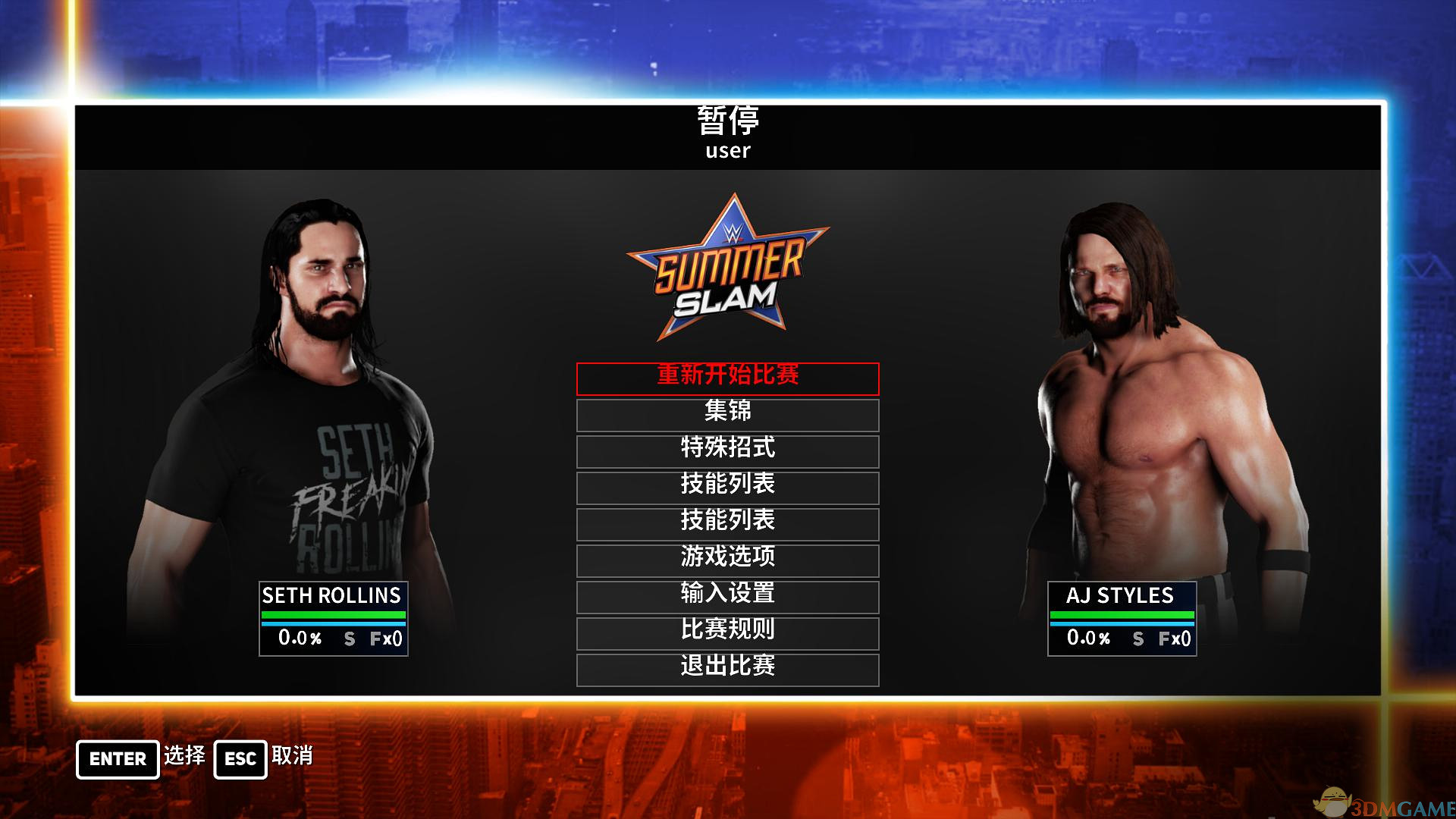The width and height of the screenshot is (1456, 819).
Task: Open 游戏选项 game options
Action: pyautogui.click(x=727, y=560)
